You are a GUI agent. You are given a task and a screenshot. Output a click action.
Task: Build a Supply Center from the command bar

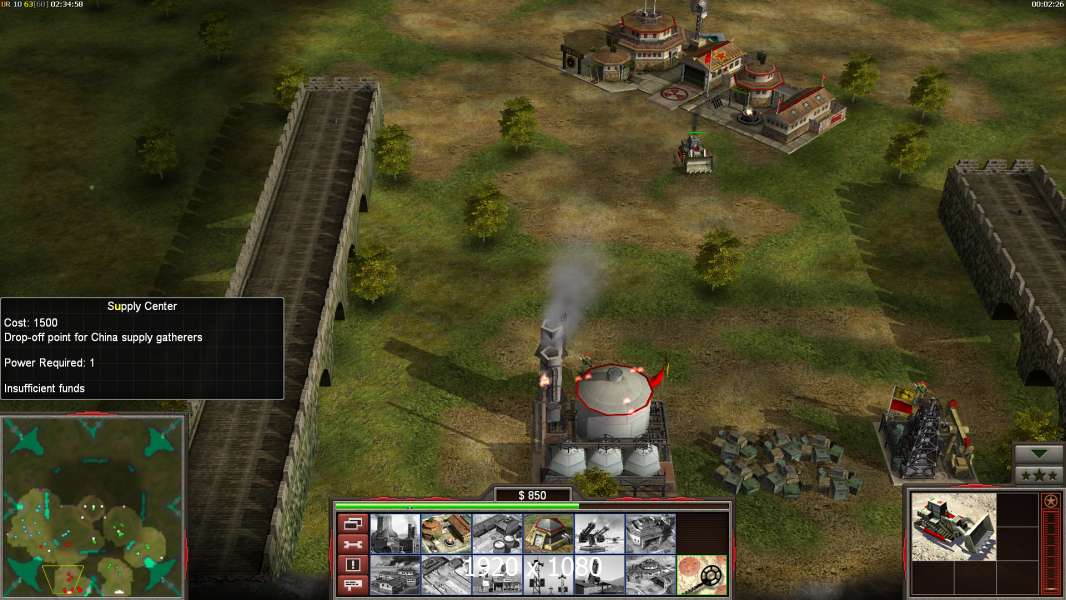coord(497,534)
